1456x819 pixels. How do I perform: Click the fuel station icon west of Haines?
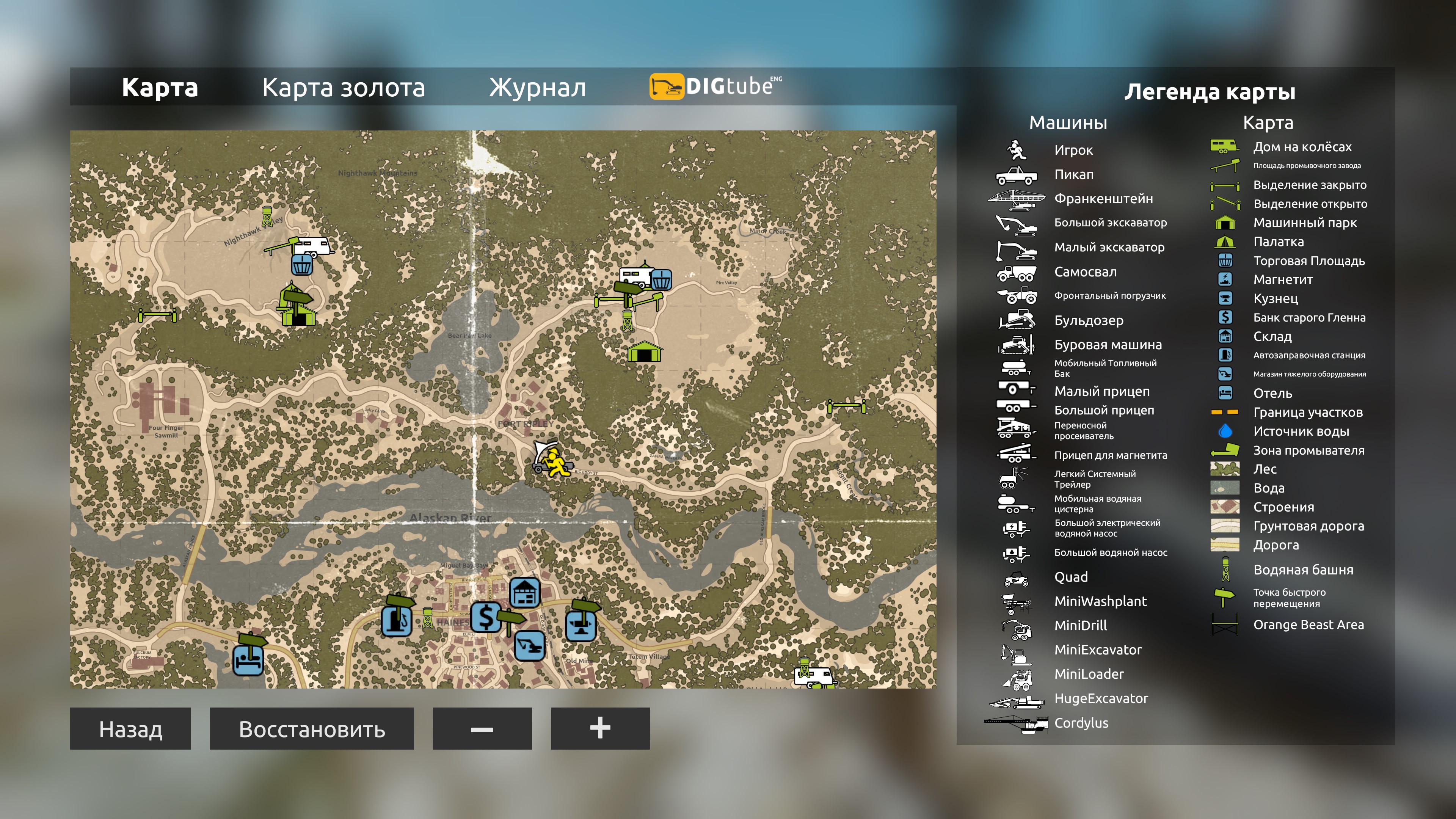pyautogui.click(x=396, y=622)
